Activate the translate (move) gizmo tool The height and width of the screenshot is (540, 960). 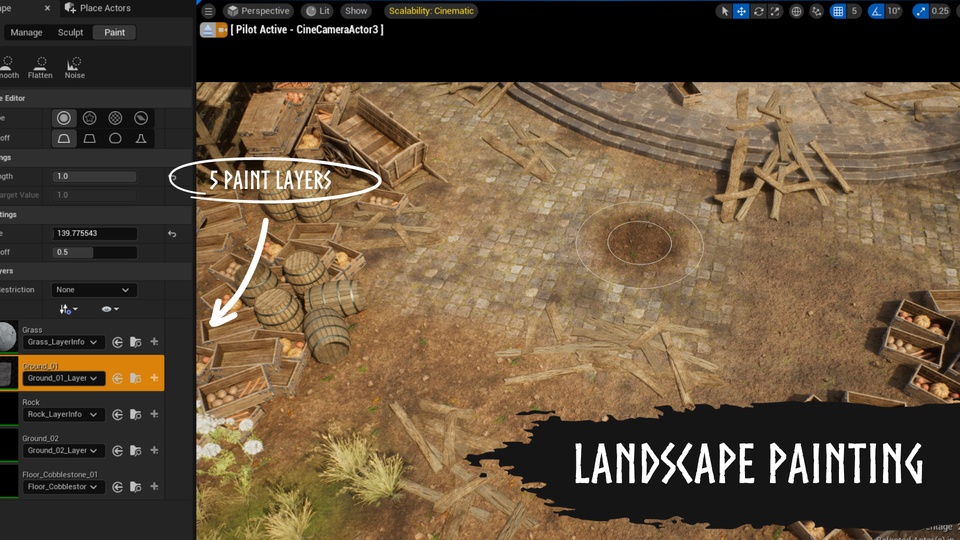[742, 11]
